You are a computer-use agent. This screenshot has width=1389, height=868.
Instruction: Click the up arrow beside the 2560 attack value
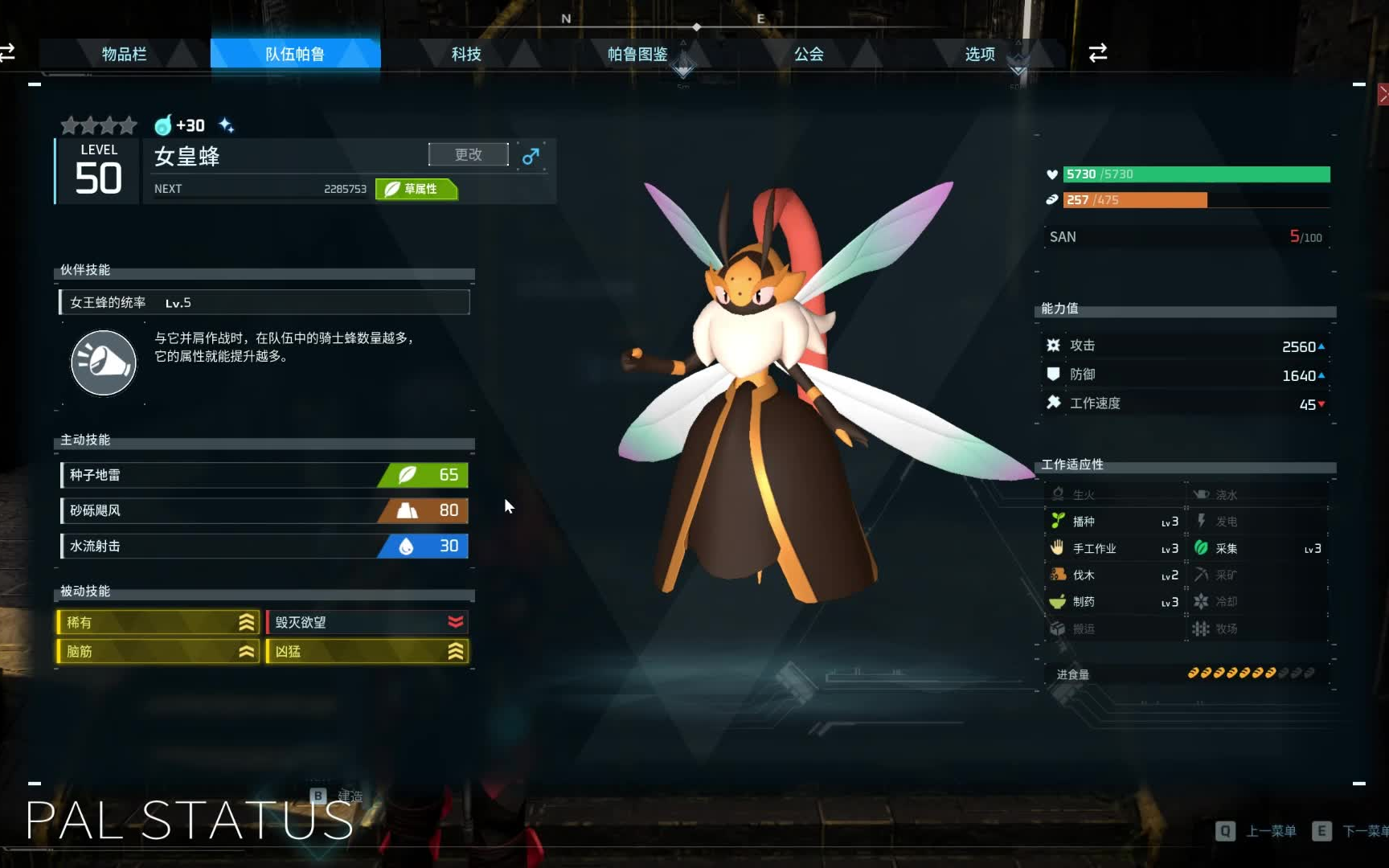tap(1320, 346)
